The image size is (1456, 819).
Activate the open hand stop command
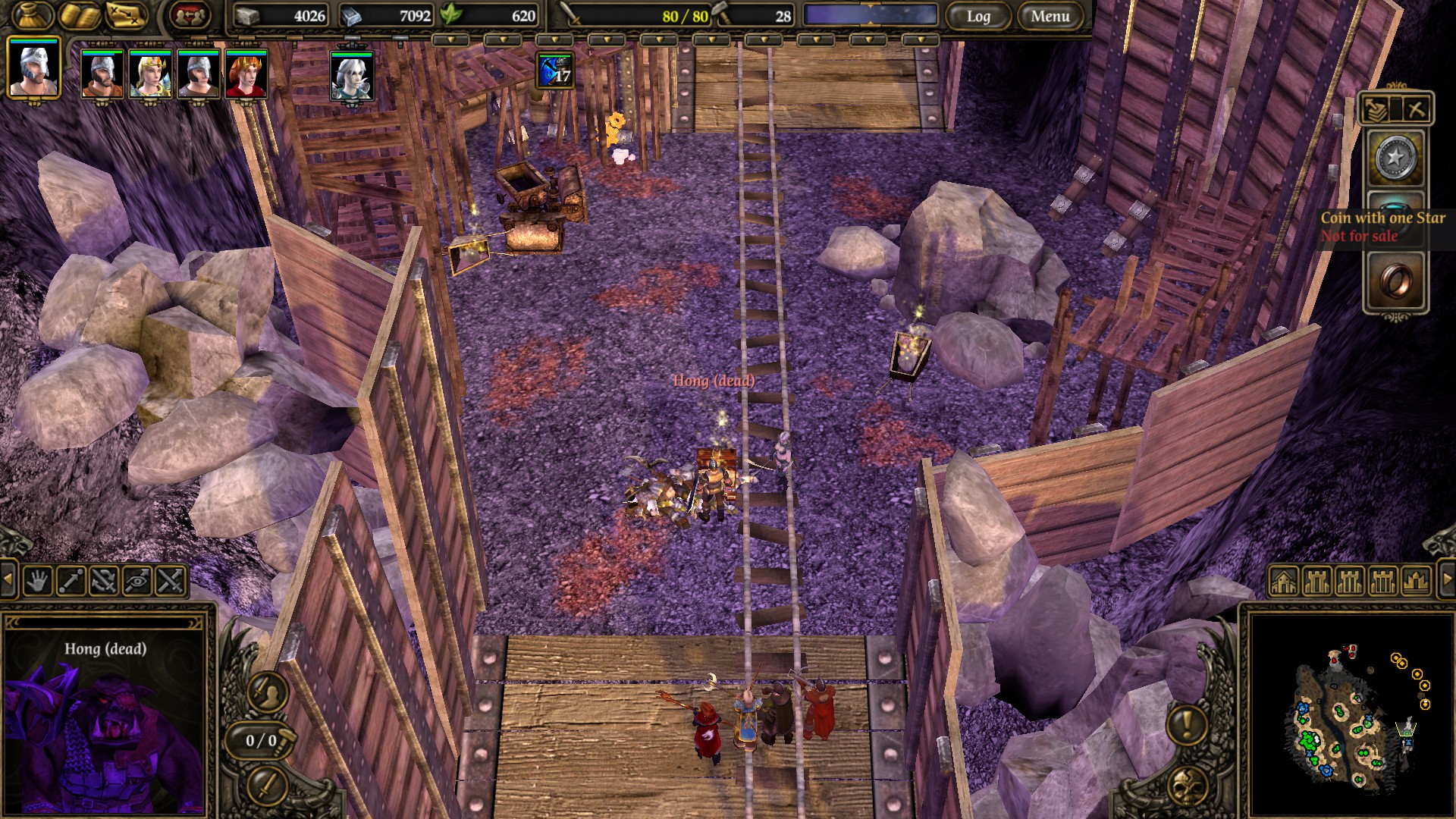tap(38, 582)
